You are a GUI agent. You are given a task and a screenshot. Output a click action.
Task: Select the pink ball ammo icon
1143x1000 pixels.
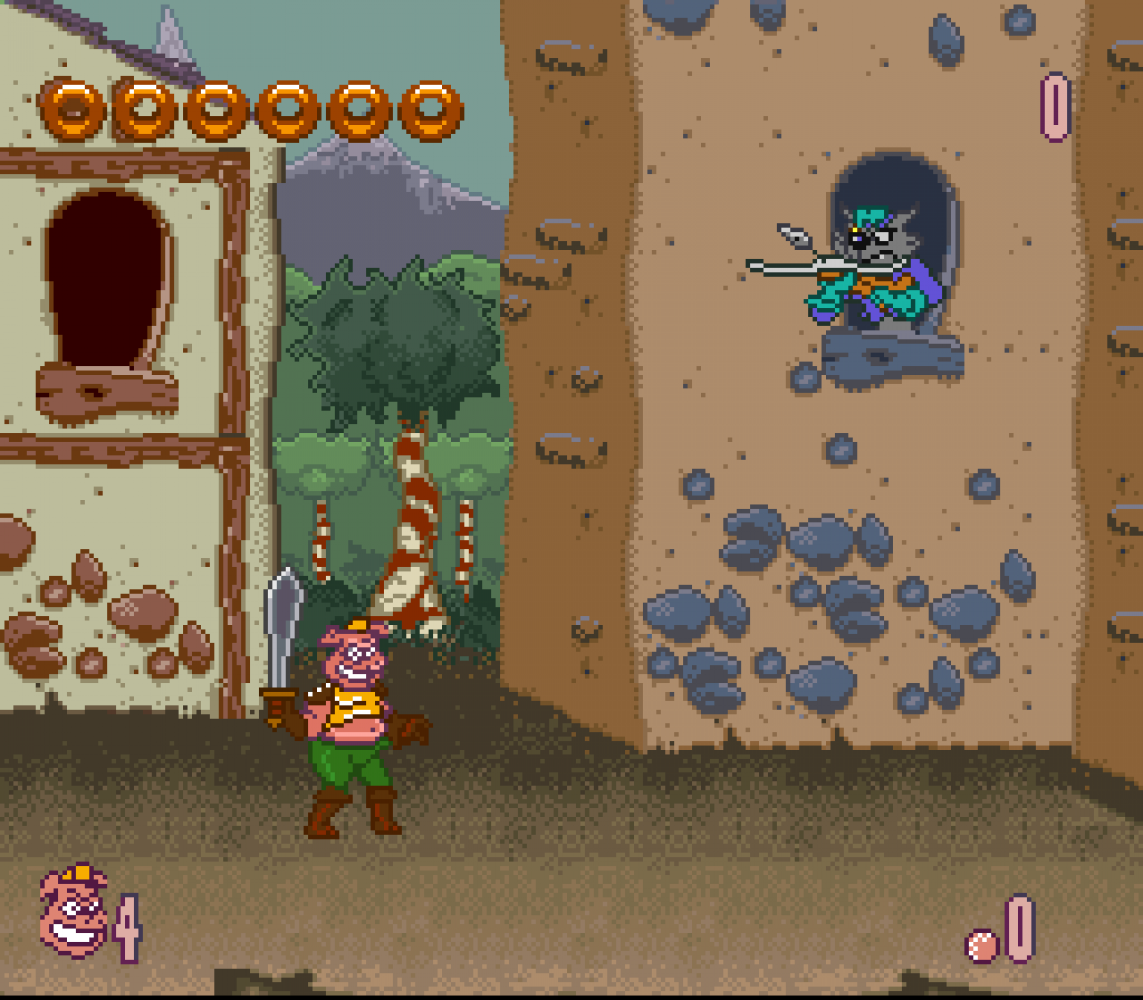tap(982, 945)
